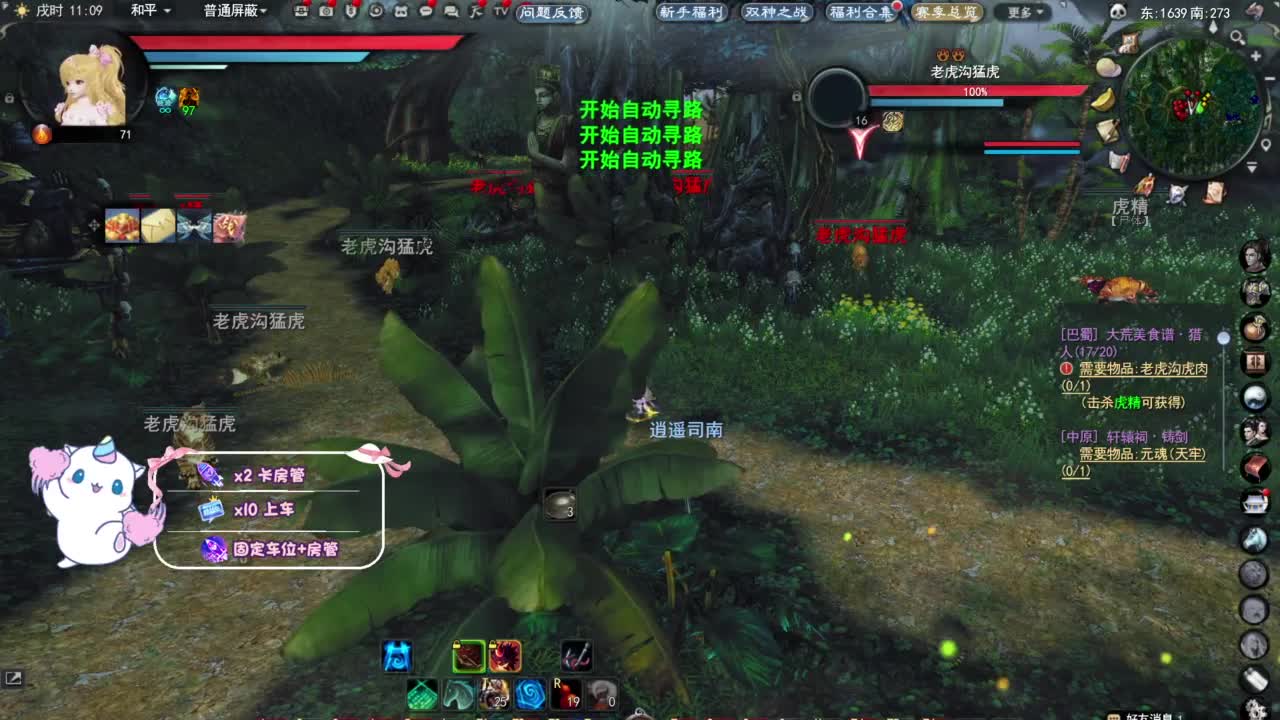Click the panda icon above the minimap

[x=1117, y=11]
